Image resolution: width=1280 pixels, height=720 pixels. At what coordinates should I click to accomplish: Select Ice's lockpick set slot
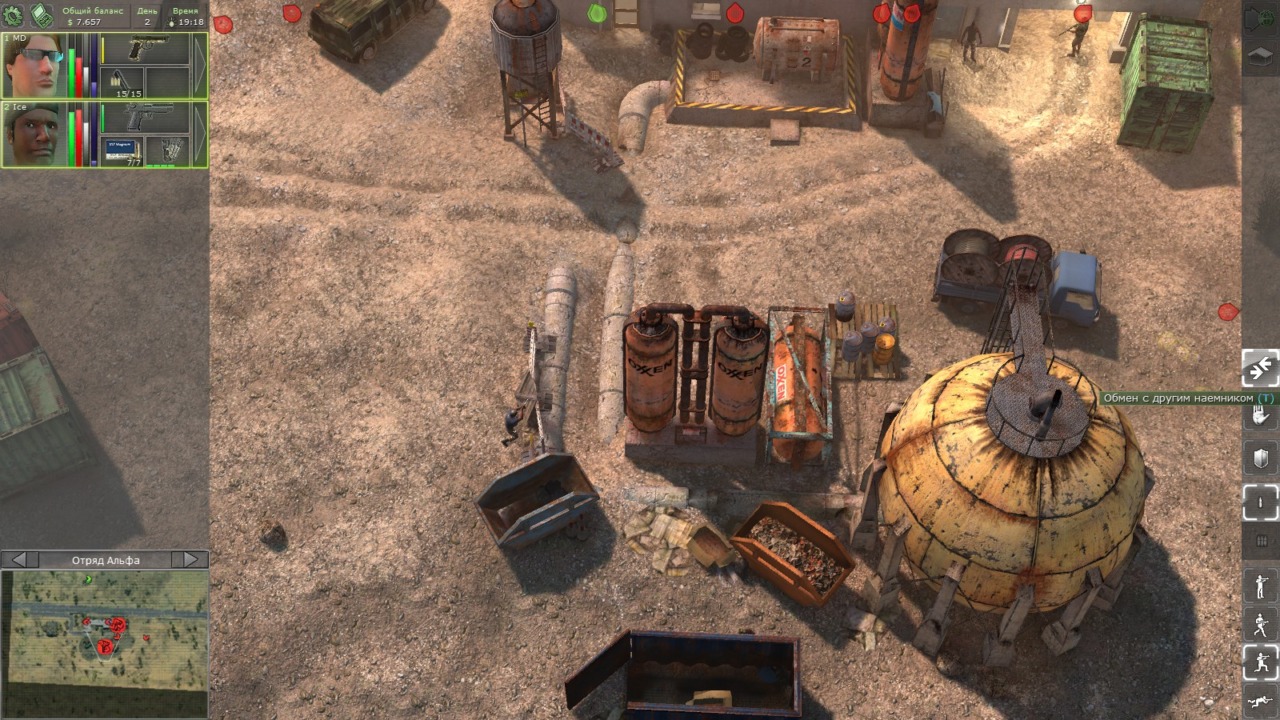click(x=167, y=151)
